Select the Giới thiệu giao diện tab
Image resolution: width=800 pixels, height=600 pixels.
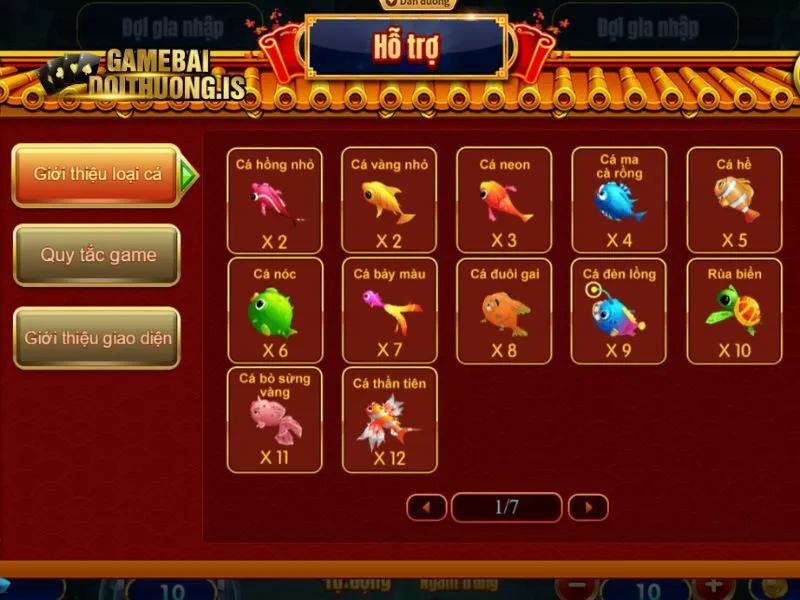pyautogui.click(x=97, y=338)
